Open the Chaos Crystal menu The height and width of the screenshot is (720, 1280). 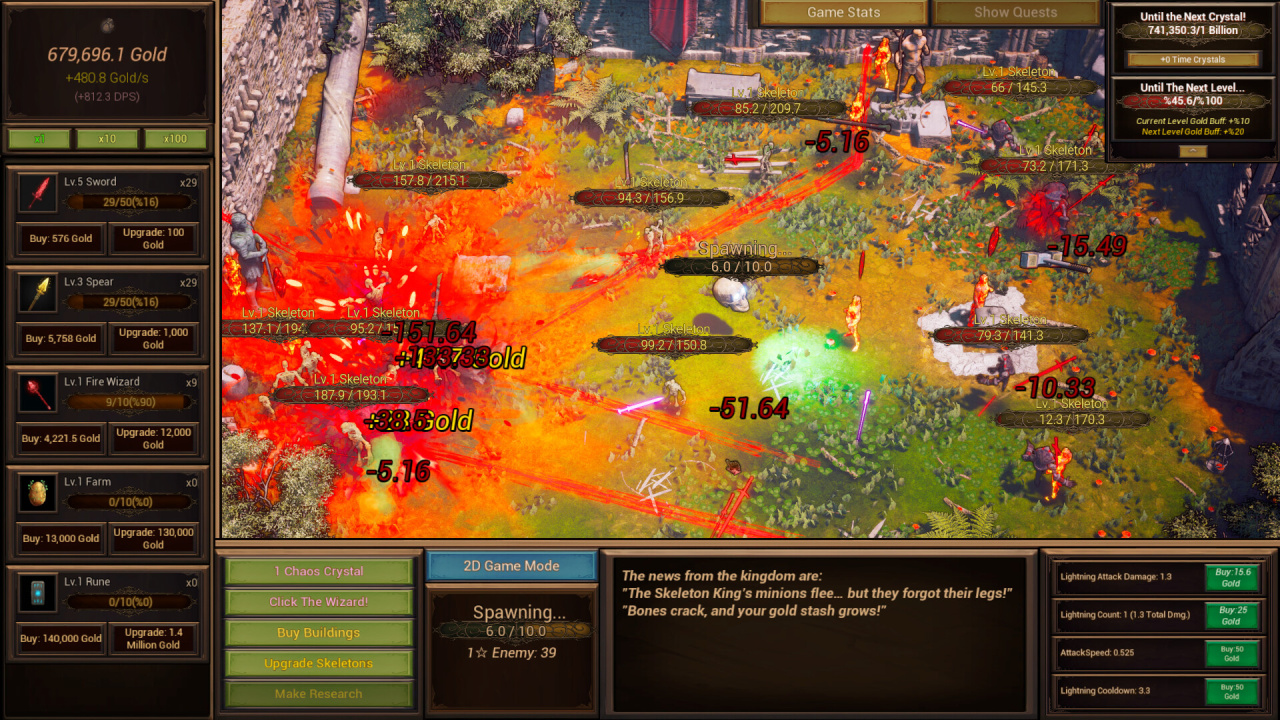point(319,572)
